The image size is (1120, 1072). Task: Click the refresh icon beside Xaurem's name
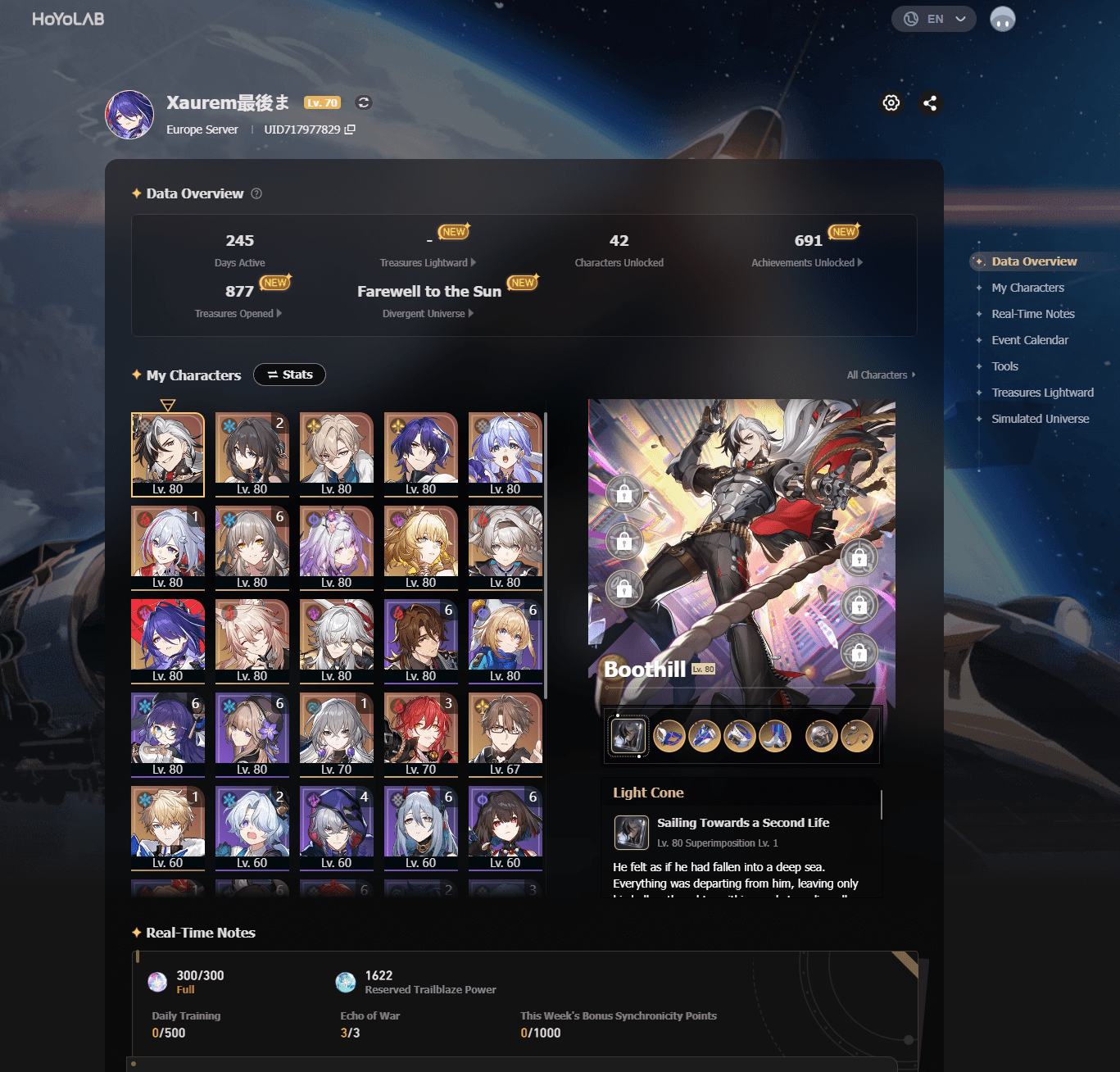click(363, 102)
